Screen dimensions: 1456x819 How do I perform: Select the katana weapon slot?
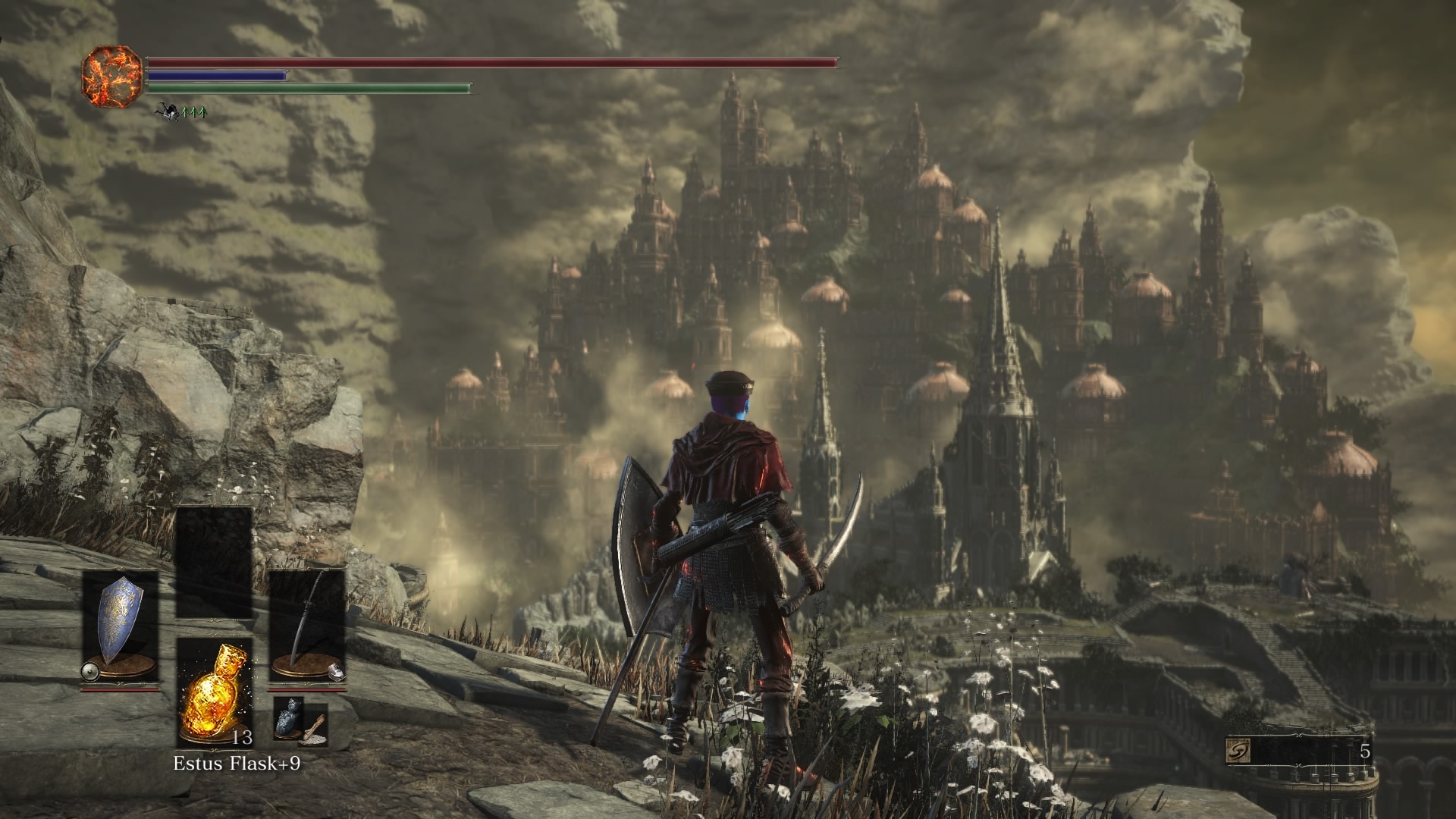[x=307, y=626]
